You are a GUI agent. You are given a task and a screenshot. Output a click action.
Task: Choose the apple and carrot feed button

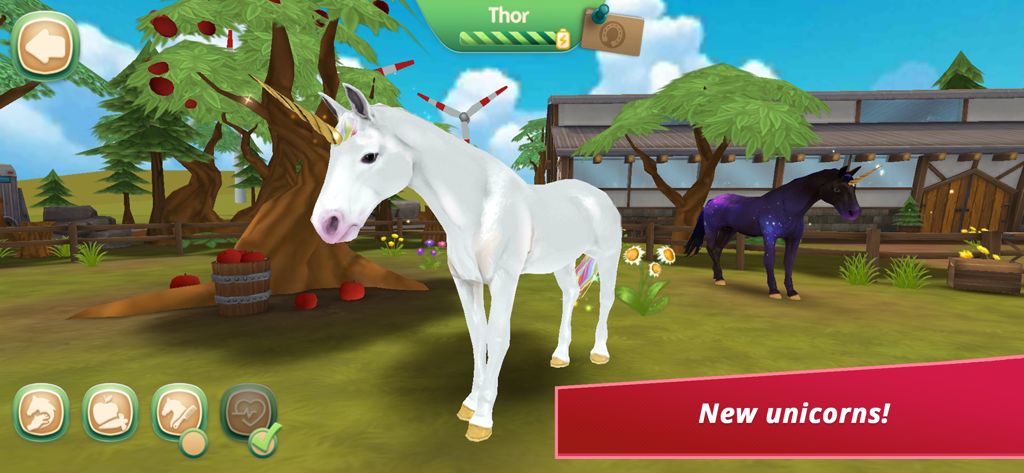[x=110, y=412]
